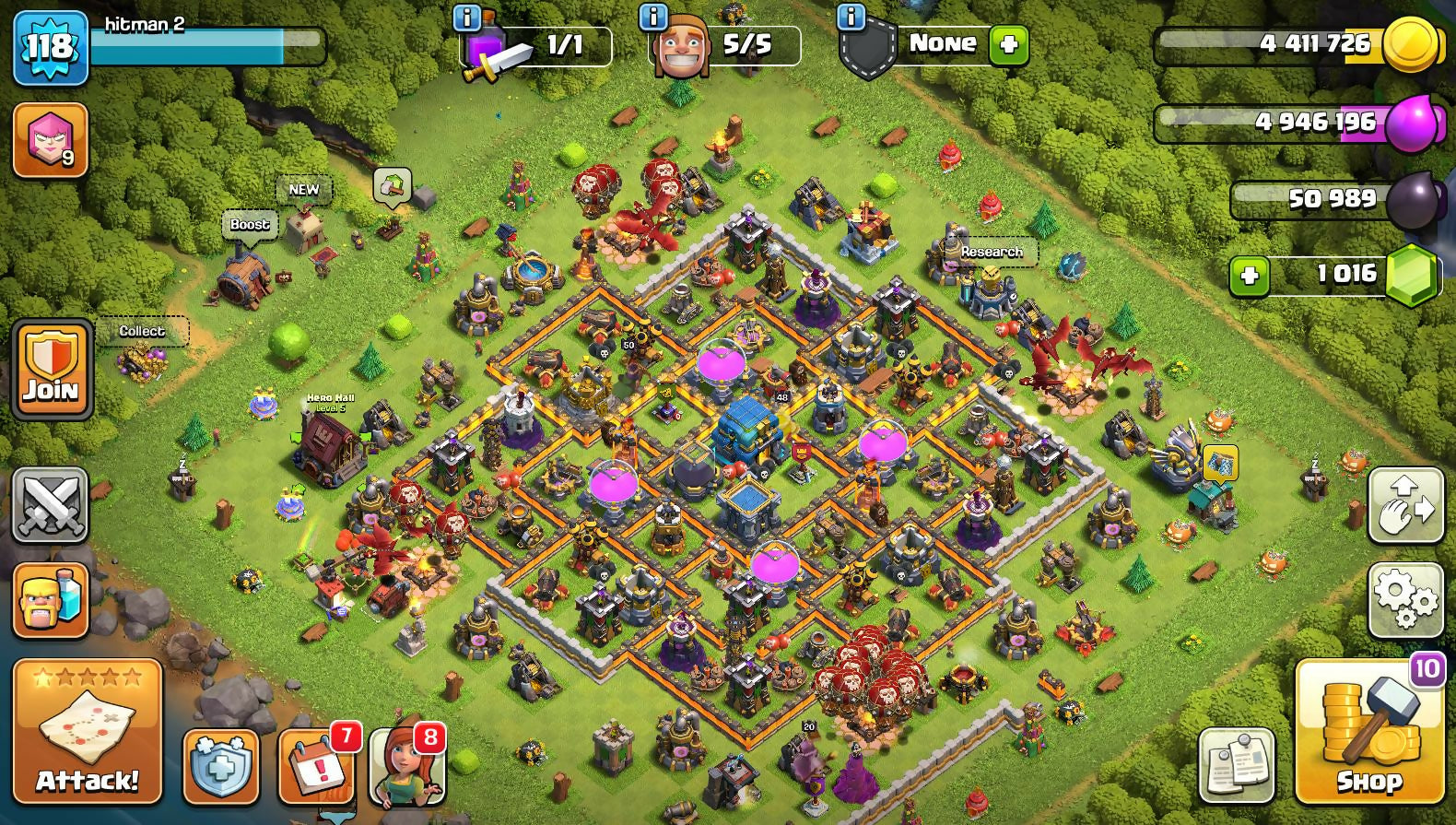Tap the Boost bubble over the barrel

pyautogui.click(x=250, y=225)
